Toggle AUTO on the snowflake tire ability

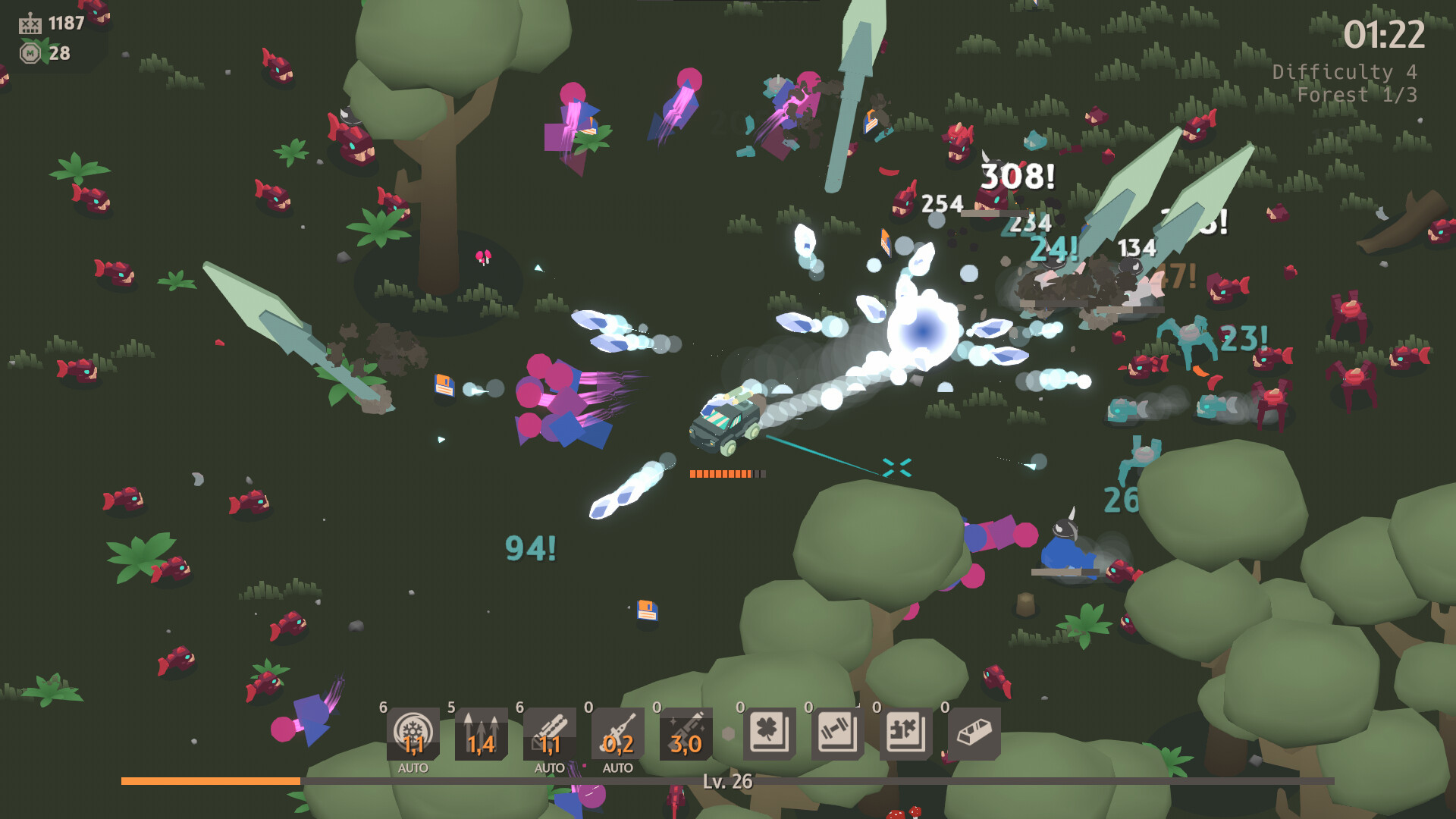[413, 767]
